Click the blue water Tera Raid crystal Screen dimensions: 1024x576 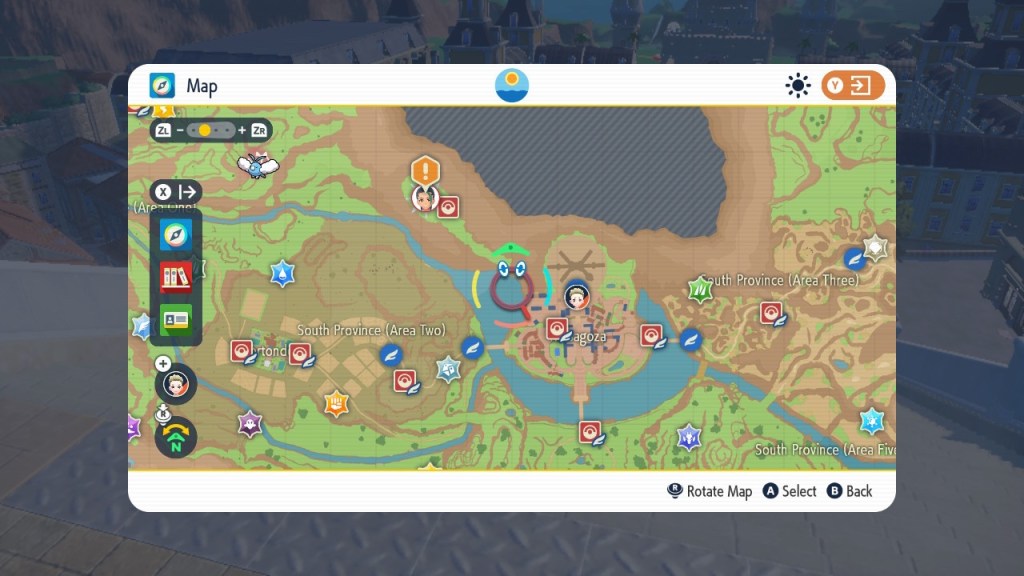[x=283, y=272]
